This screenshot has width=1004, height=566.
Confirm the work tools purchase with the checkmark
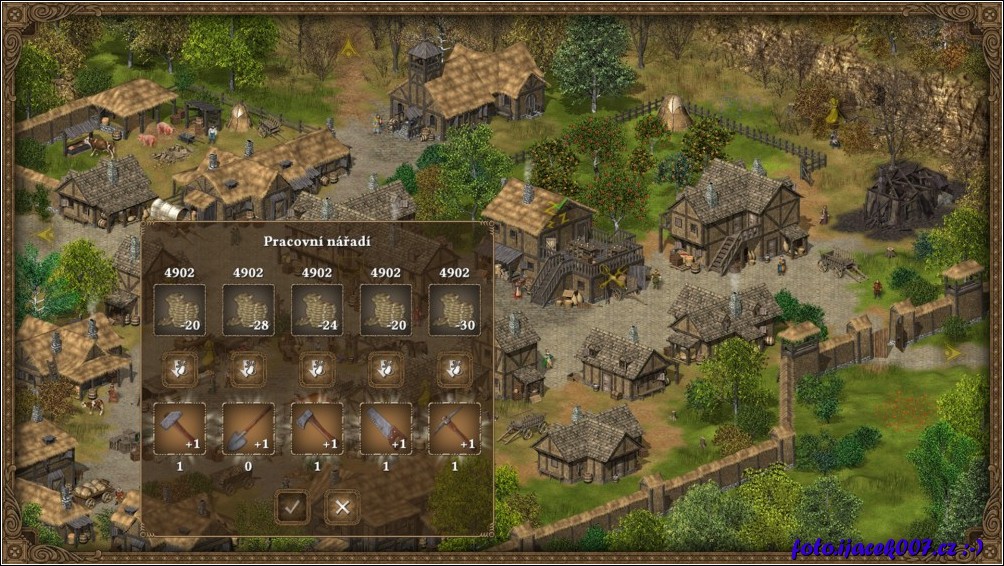(x=291, y=507)
